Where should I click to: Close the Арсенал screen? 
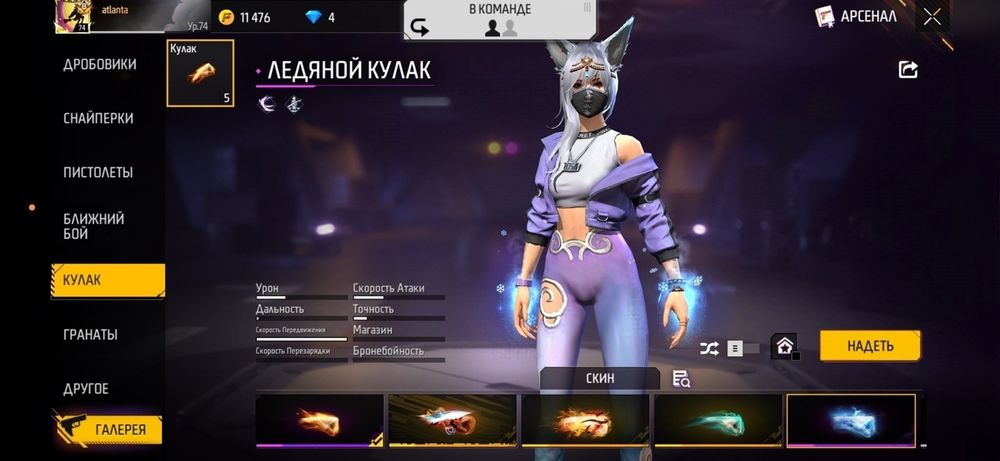click(x=932, y=16)
